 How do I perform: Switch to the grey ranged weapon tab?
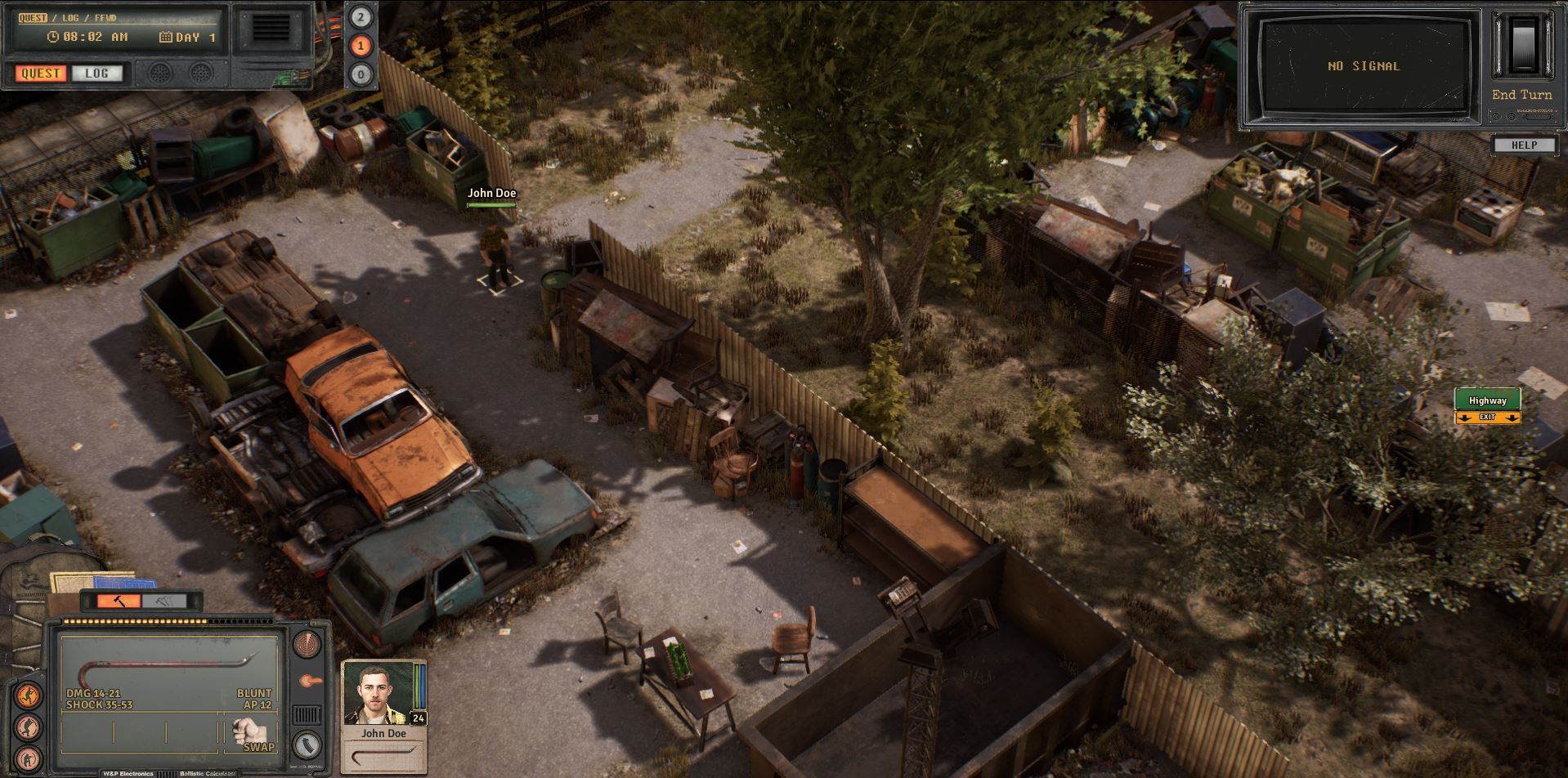164,601
